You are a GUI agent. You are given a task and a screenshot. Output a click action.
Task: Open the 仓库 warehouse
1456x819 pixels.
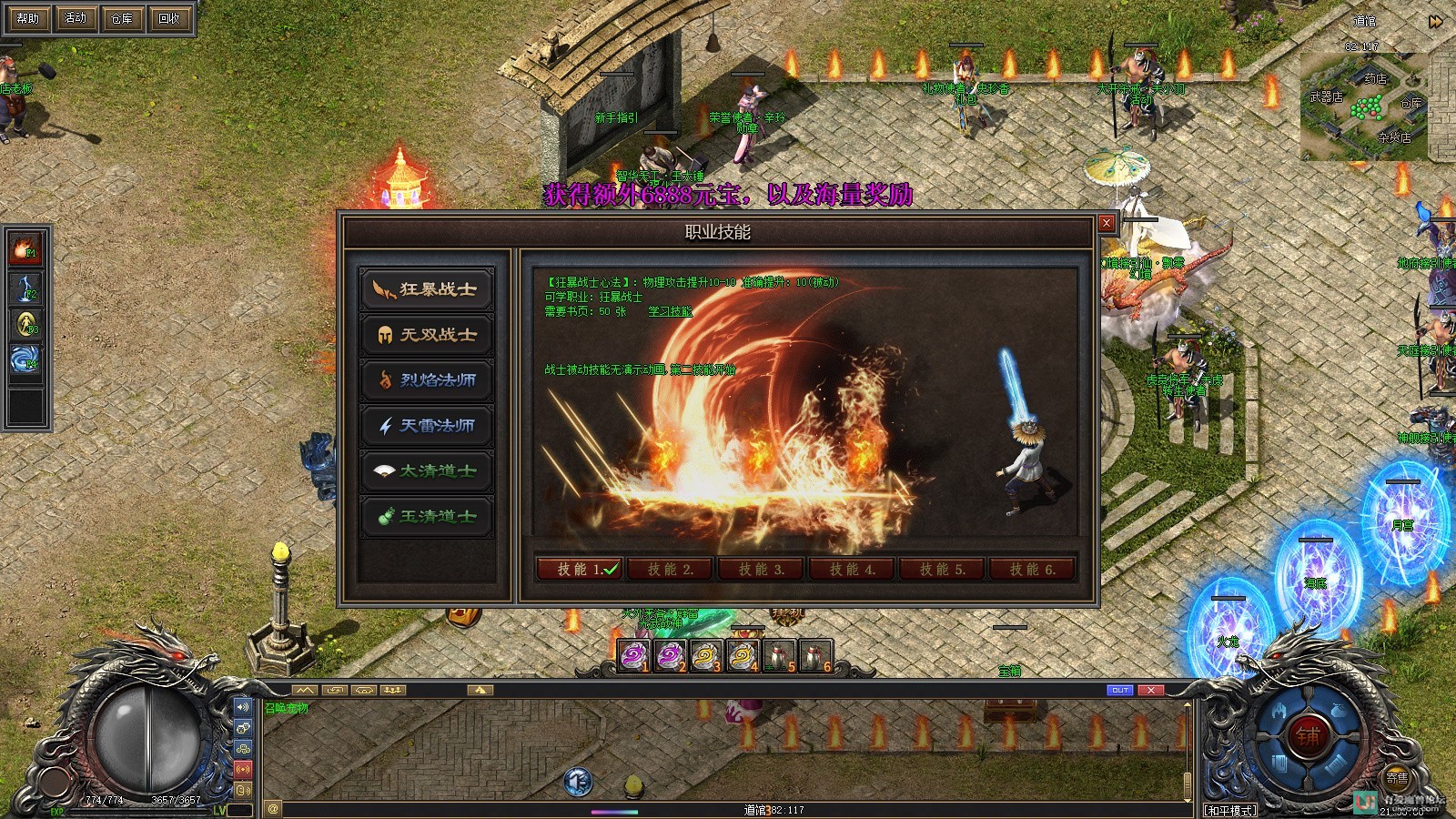(122, 18)
